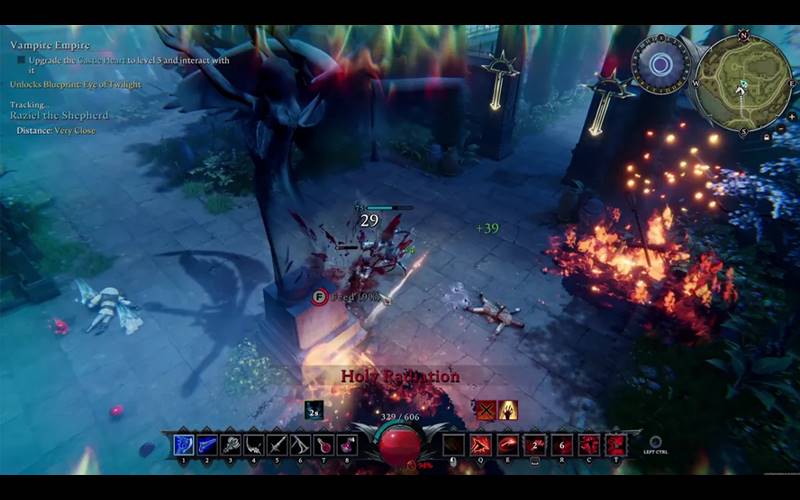Inspect the glowing hand debuff icon

click(508, 409)
